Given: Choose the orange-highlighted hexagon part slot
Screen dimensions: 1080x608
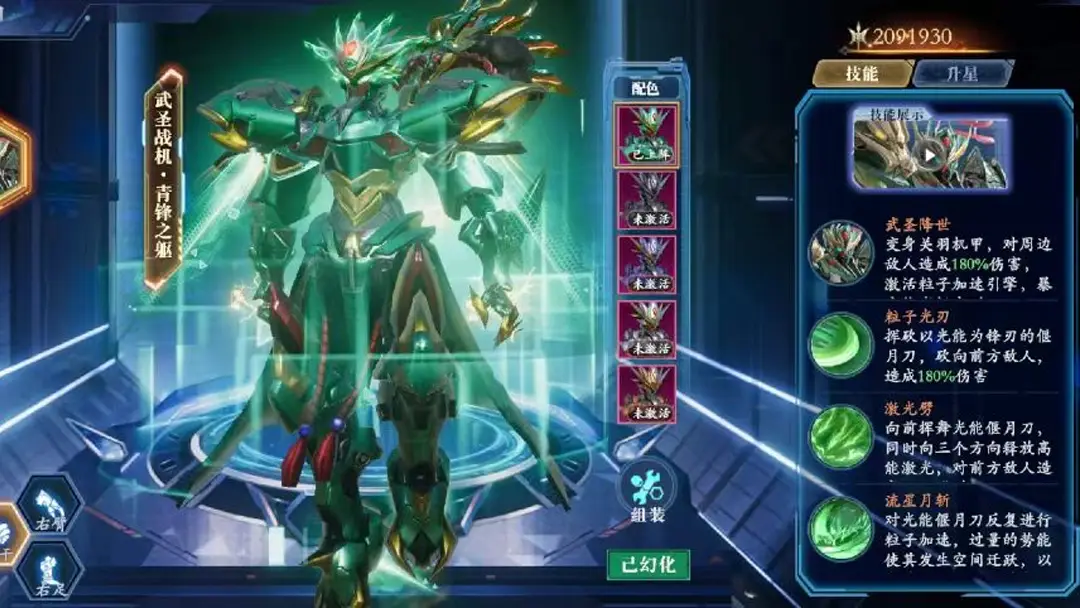Looking at the screenshot, I should click(x=8, y=163).
